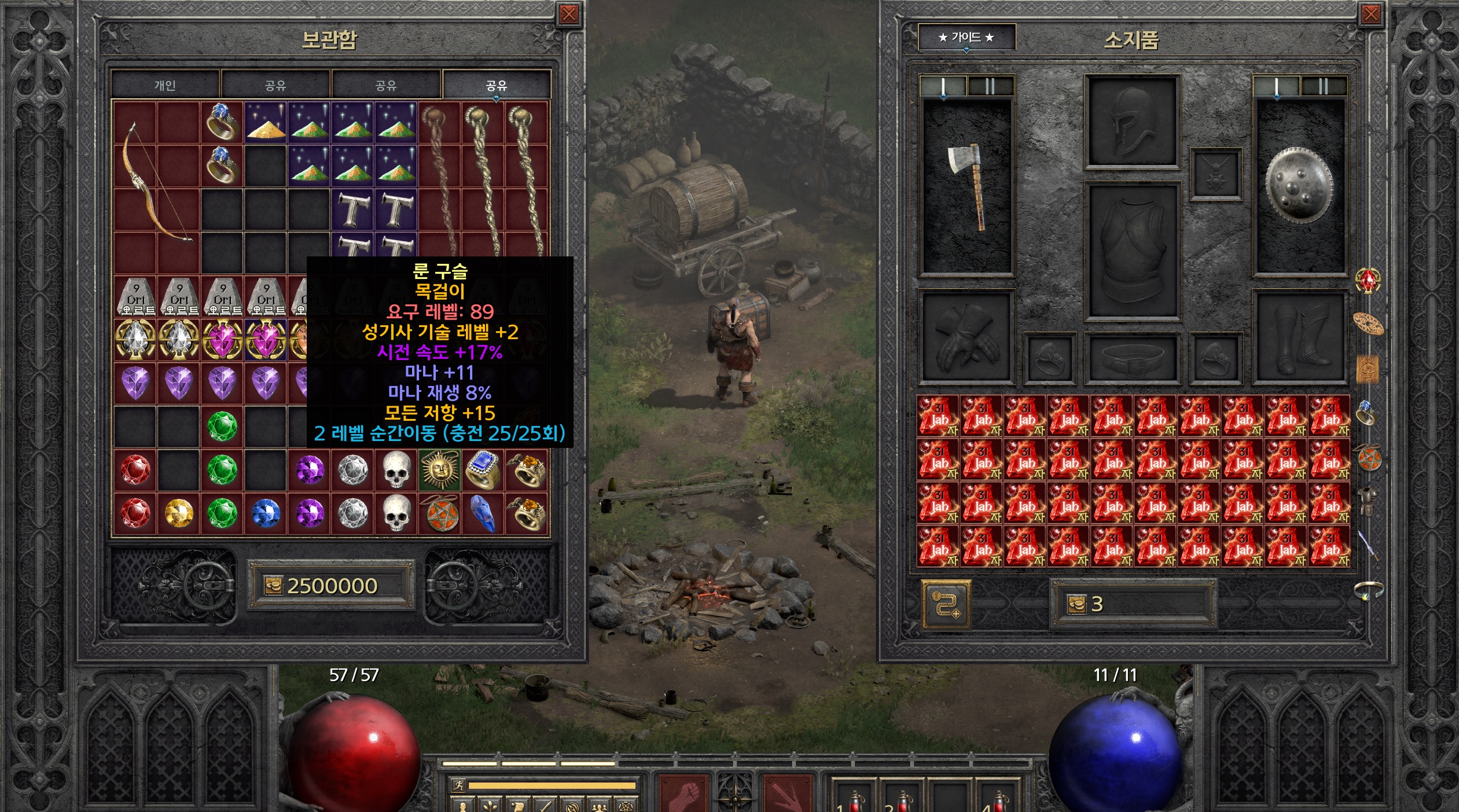Select the equipped axe weapon slot

(966, 186)
